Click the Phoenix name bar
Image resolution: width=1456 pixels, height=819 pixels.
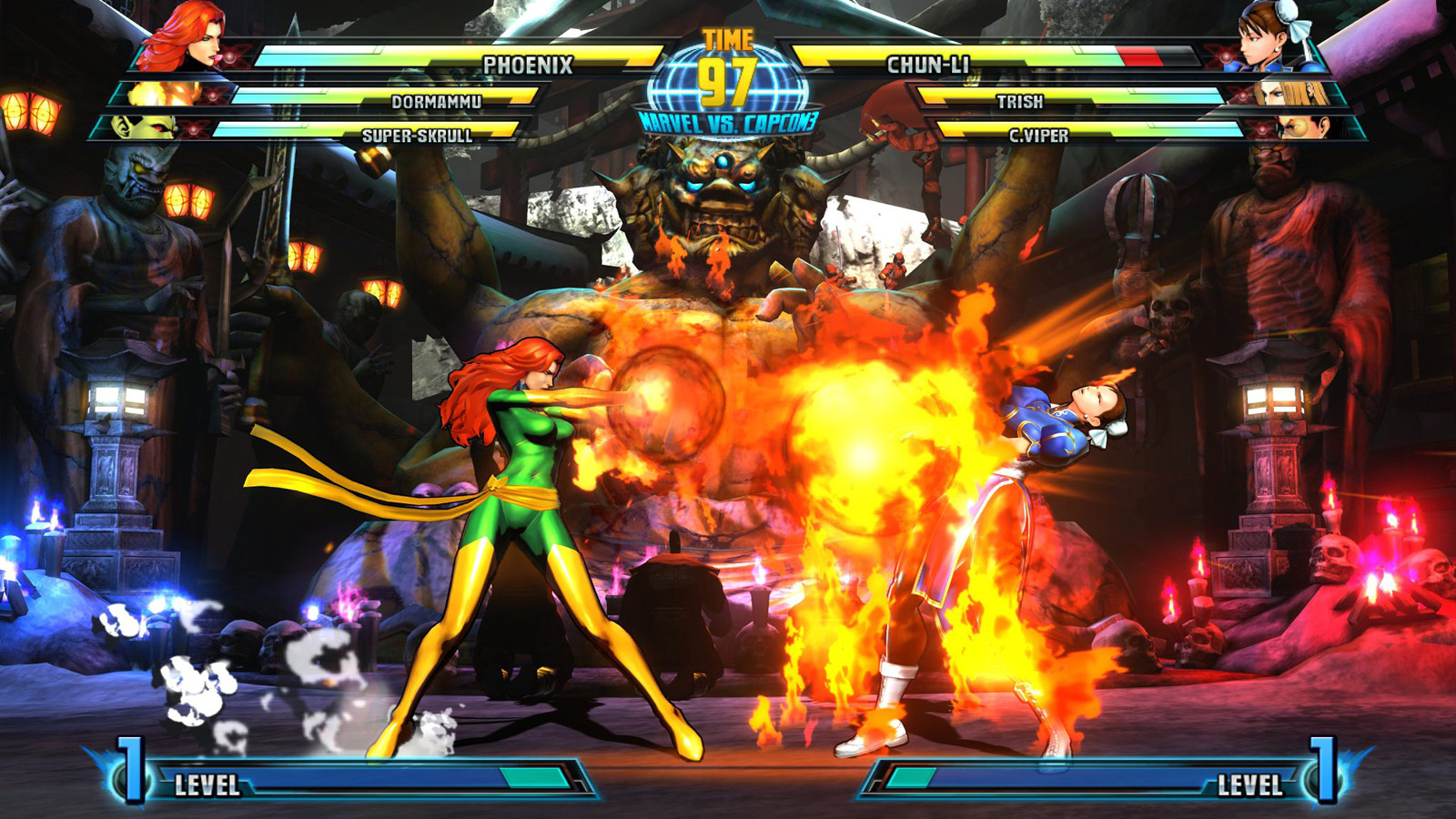(x=528, y=62)
